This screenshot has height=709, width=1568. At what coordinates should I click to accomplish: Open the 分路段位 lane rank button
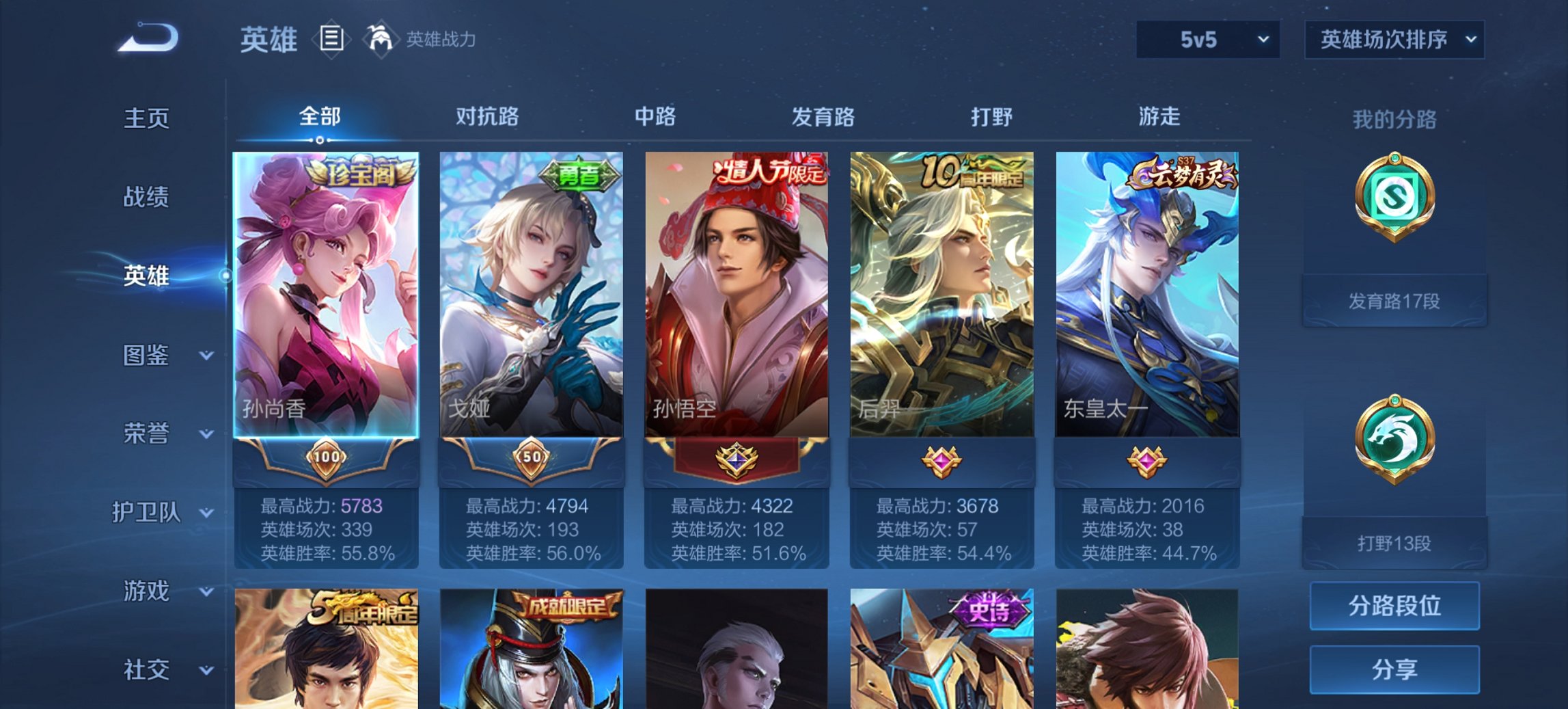click(1394, 606)
